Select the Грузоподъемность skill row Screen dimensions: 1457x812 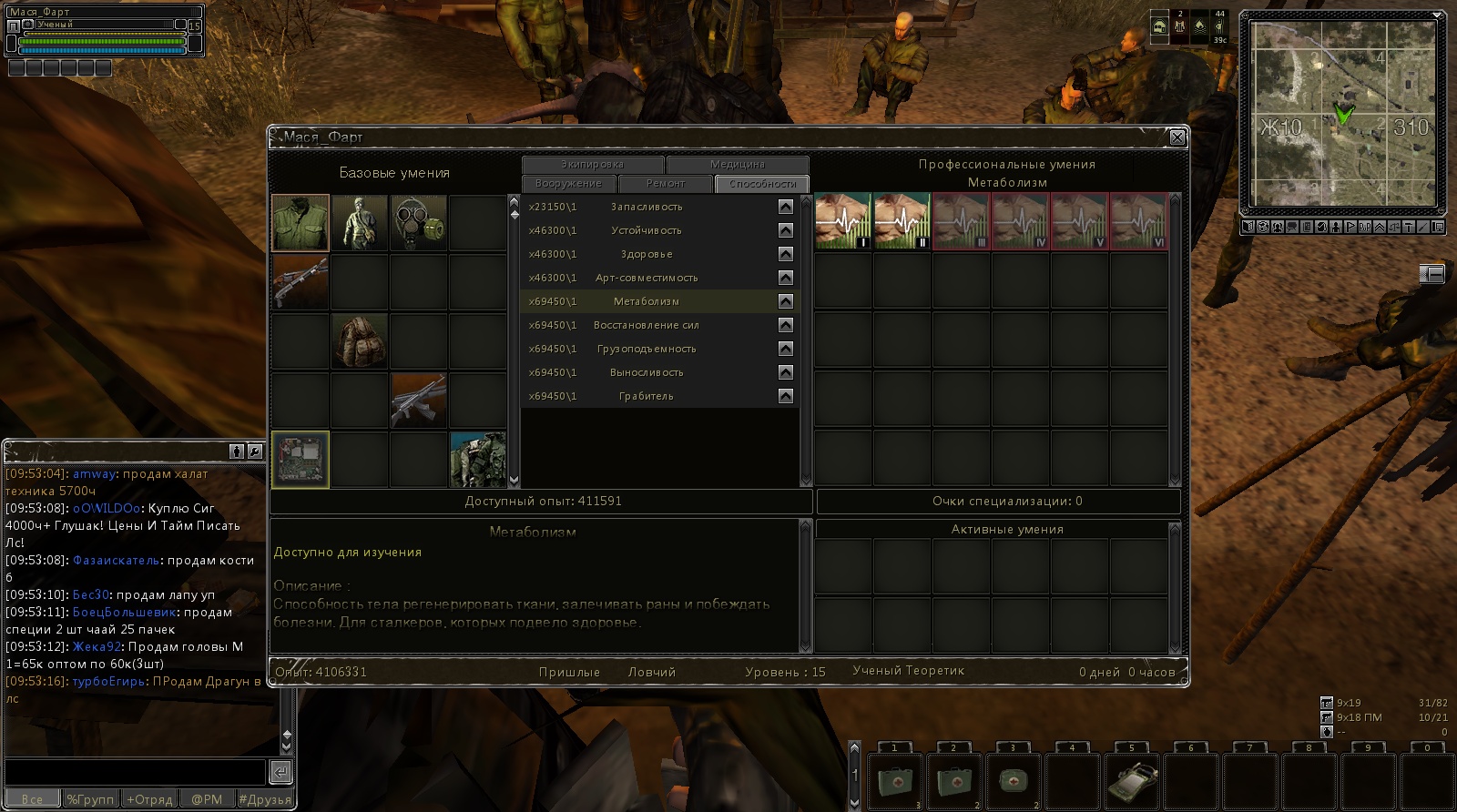[647, 349]
